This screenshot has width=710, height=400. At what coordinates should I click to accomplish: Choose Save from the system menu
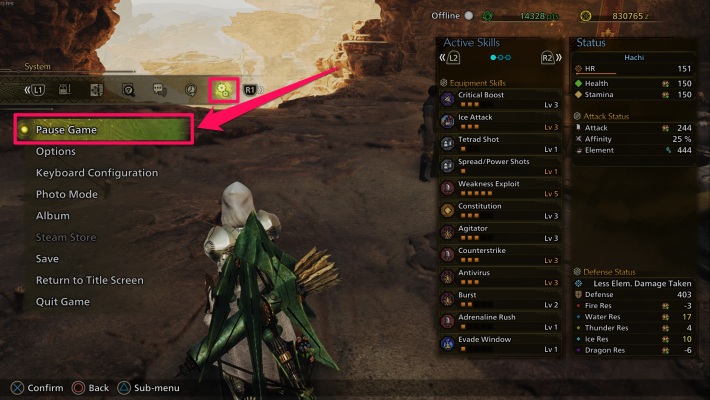(x=47, y=259)
